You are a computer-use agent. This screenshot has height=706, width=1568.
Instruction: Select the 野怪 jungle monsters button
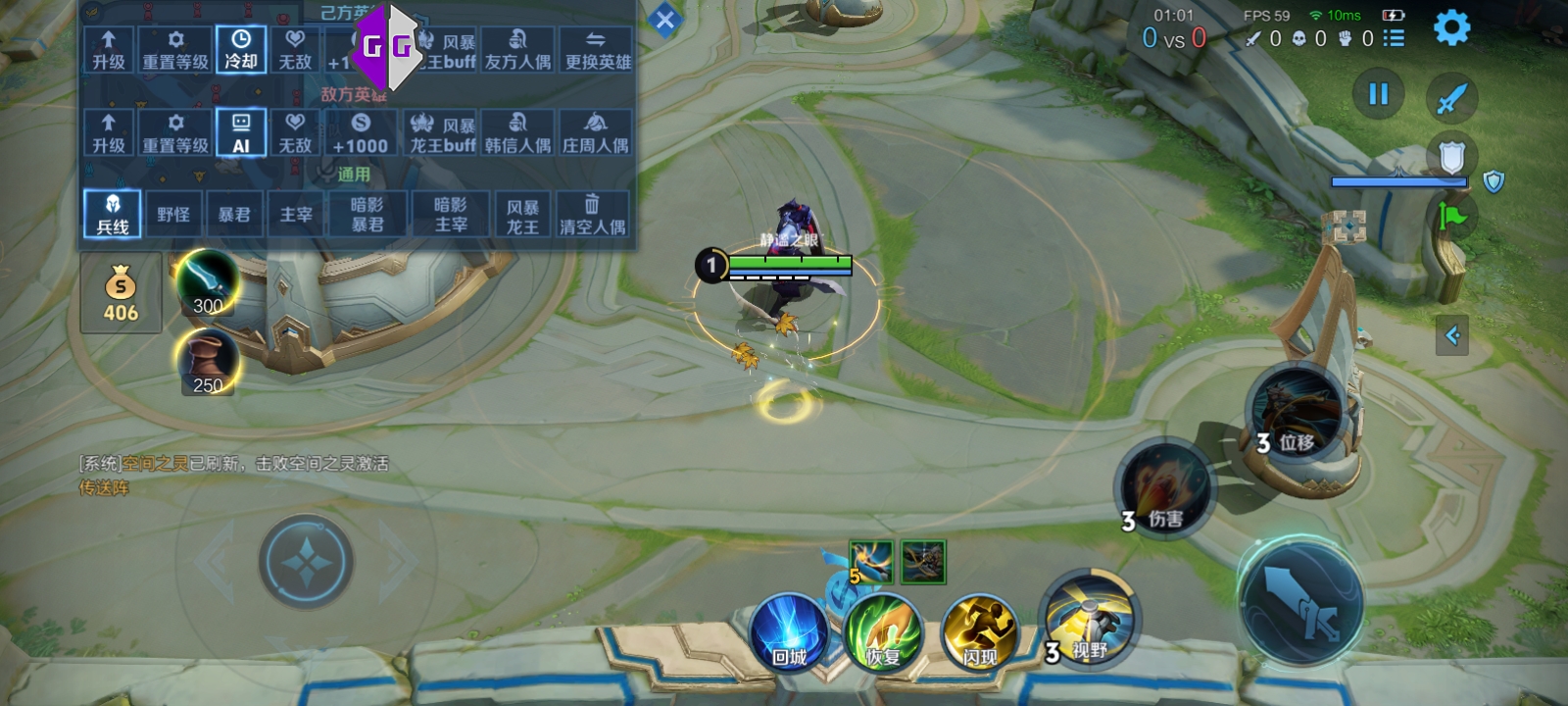(173, 215)
